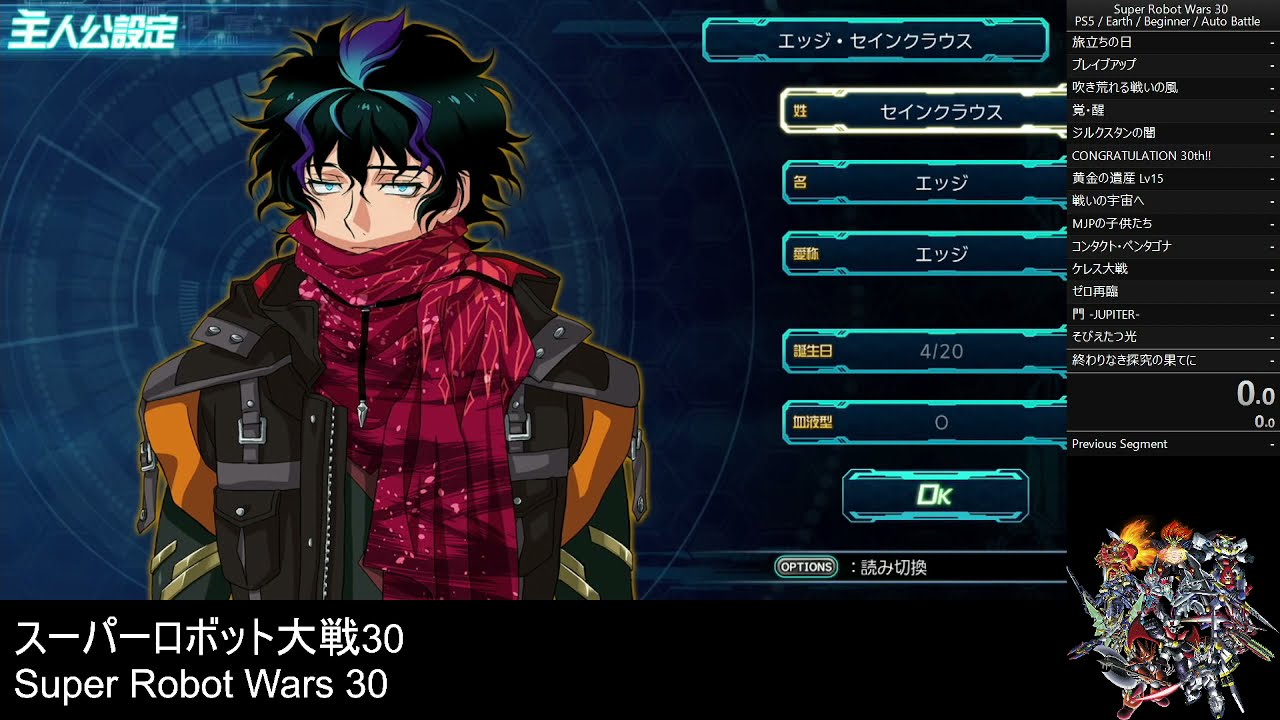Open the 誕生日 birthday field 4/20
This screenshot has height=720, width=1280.
pyautogui.click(x=925, y=351)
